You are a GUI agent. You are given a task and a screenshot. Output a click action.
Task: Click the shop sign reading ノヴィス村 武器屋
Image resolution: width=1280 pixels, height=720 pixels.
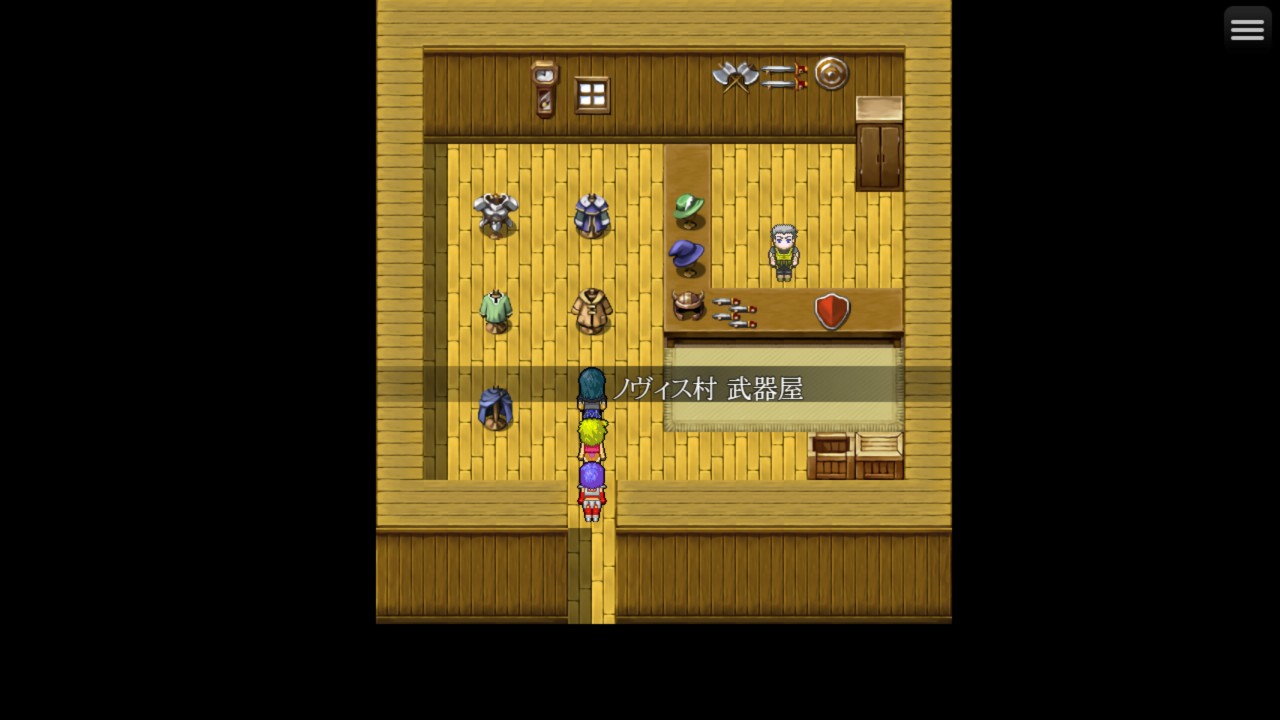tap(715, 390)
